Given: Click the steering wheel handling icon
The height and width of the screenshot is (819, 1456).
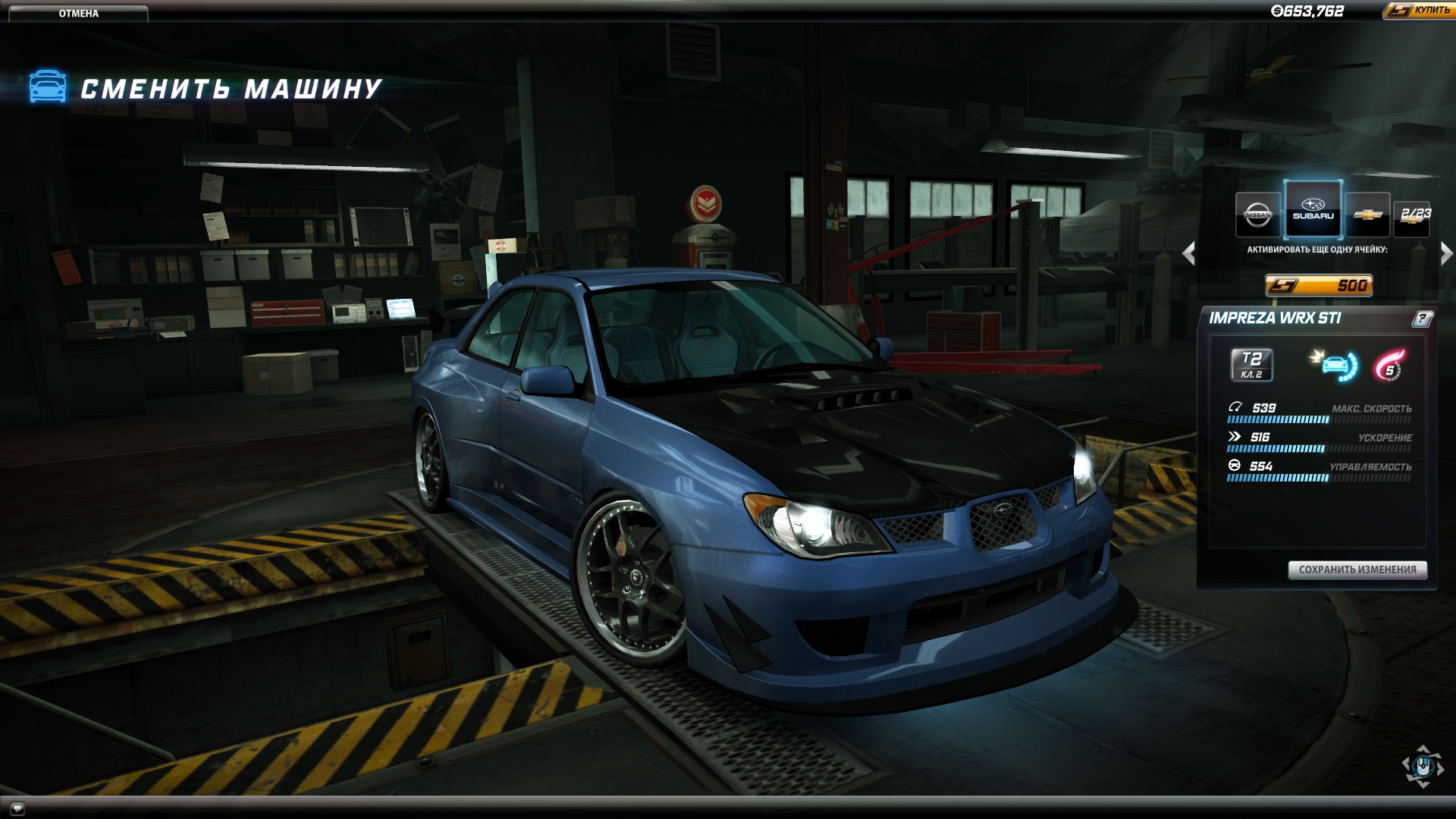Looking at the screenshot, I should [x=1235, y=466].
